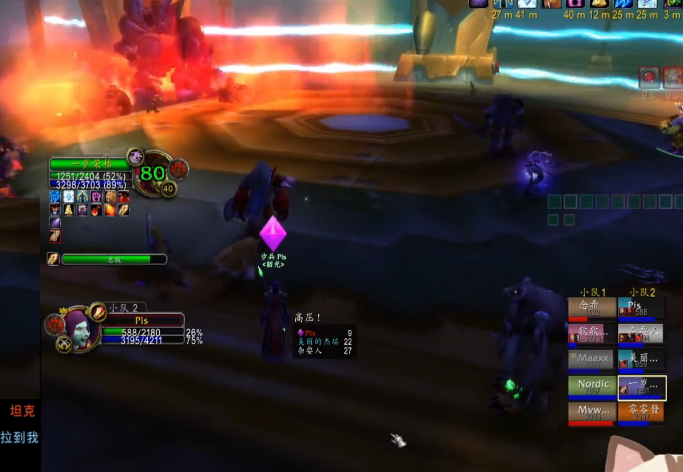Screen dimensions: 683x472
Task: Click the pink 软软 raid frame
Action: [x=591, y=333]
